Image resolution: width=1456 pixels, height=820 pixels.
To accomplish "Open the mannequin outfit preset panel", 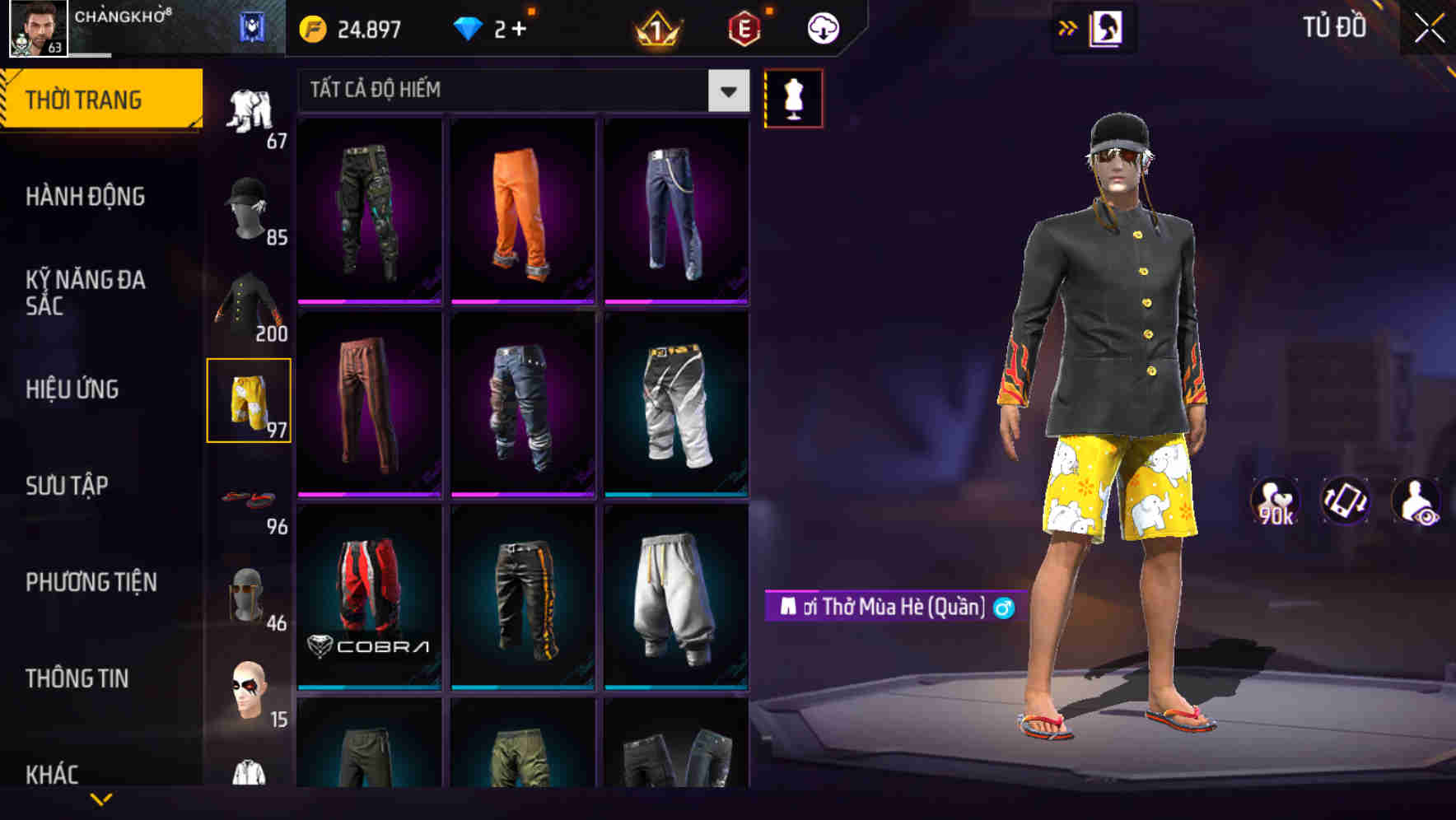I will 793,99.
